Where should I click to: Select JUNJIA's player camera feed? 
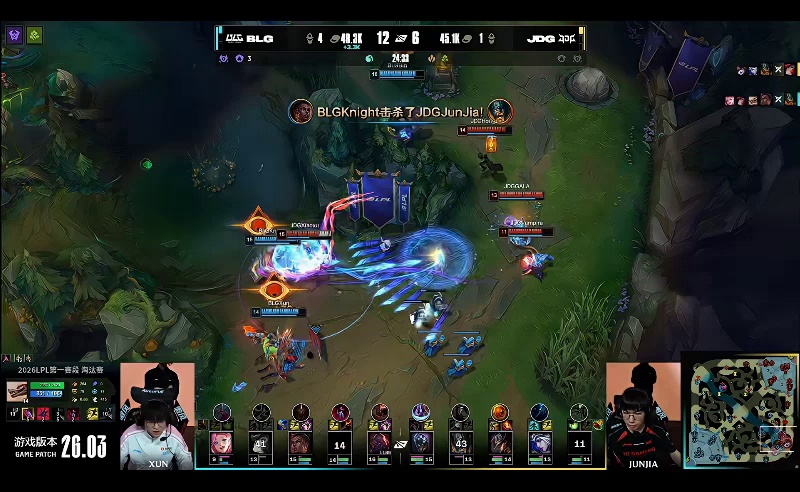click(x=642, y=416)
